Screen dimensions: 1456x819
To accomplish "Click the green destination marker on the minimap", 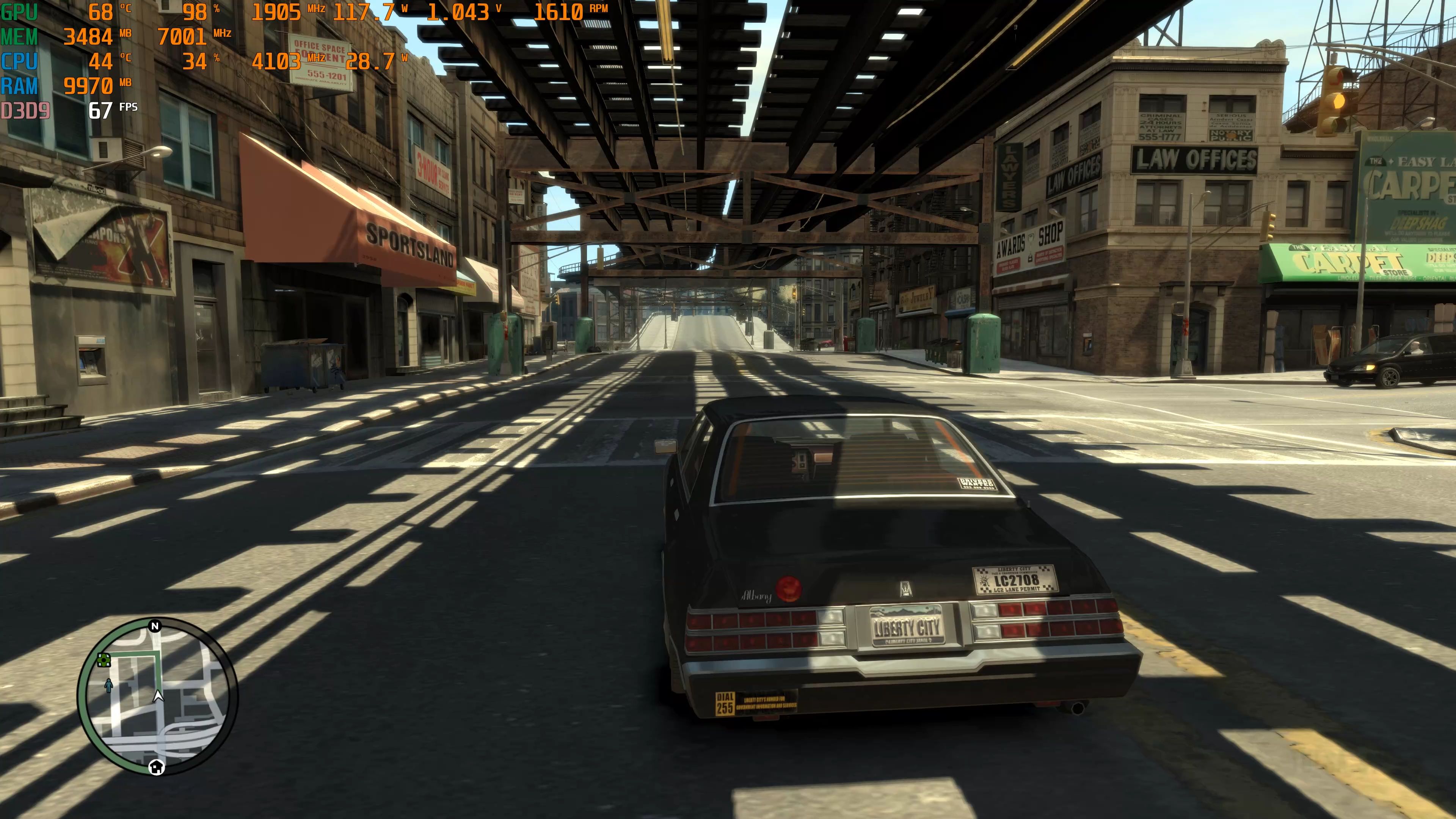I will [104, 660].
